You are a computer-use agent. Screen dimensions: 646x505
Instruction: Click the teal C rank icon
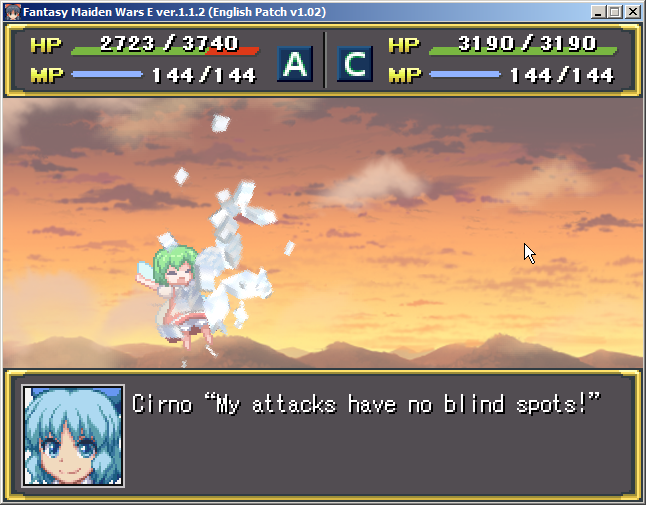(354, 64)
